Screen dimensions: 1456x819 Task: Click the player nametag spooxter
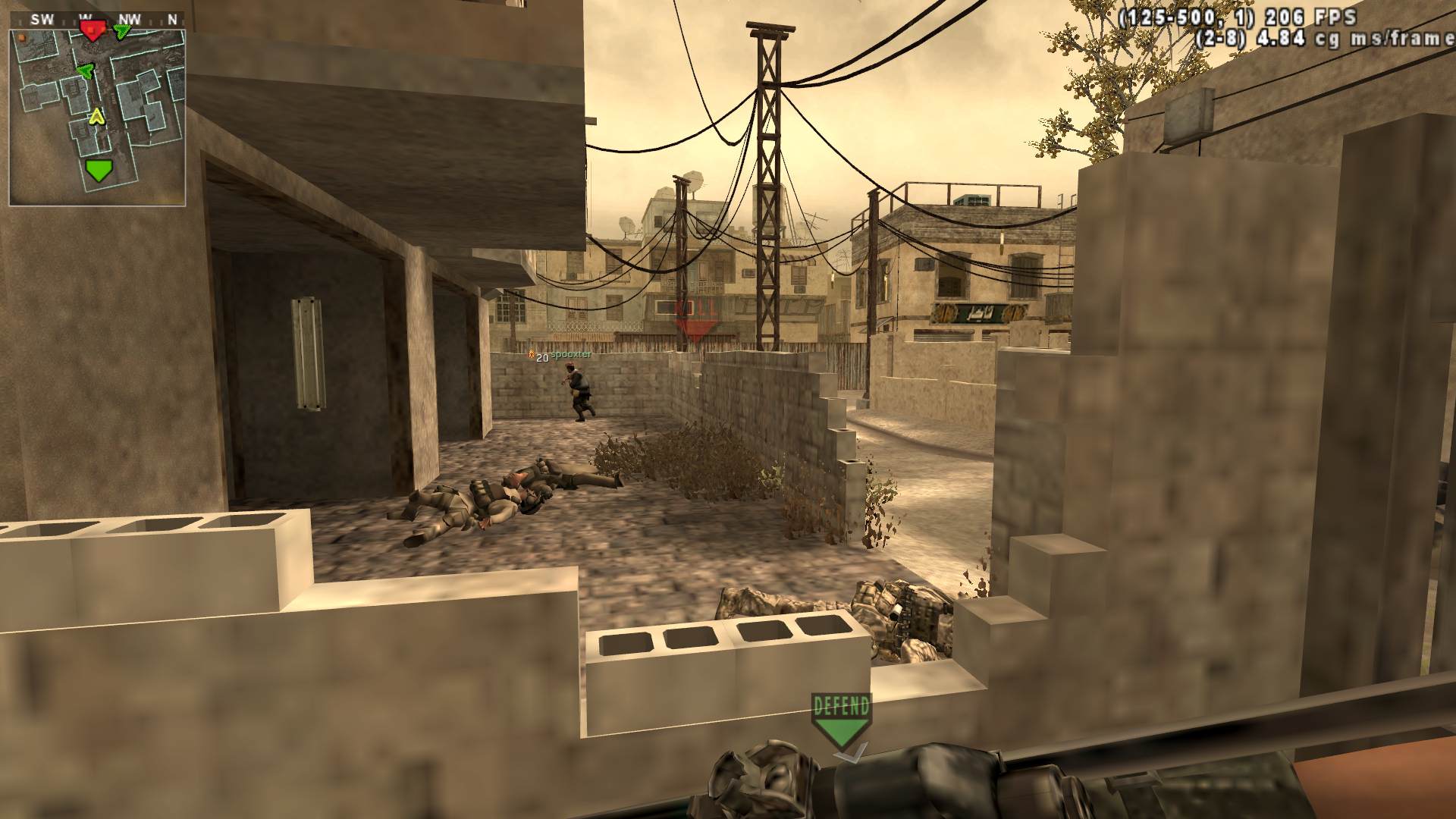570,354
